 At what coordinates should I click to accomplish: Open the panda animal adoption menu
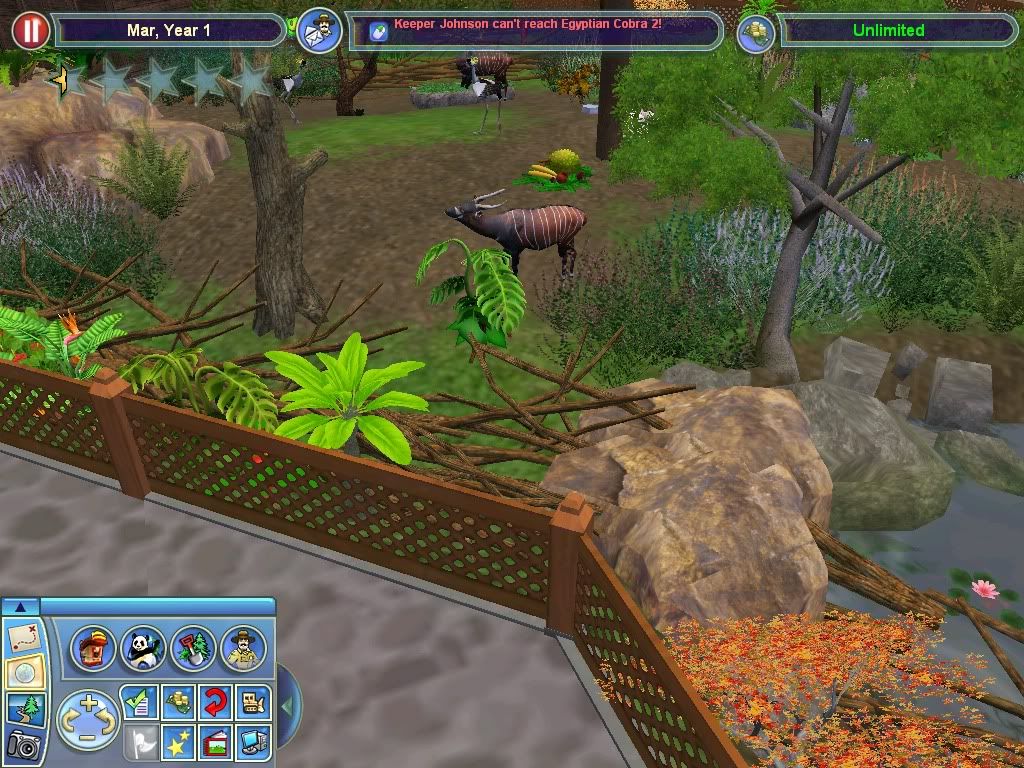click(142, 648)
